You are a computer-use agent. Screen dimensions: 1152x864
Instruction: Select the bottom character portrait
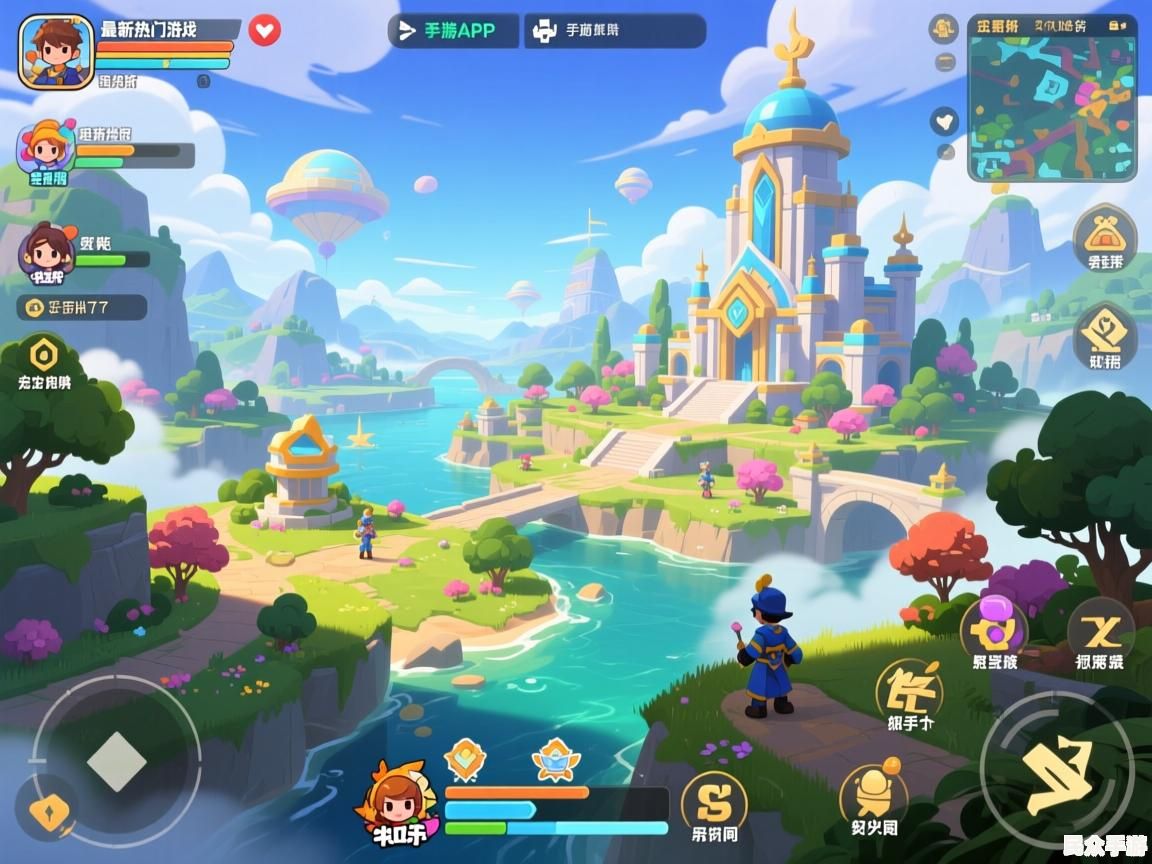tap(397, 800)
